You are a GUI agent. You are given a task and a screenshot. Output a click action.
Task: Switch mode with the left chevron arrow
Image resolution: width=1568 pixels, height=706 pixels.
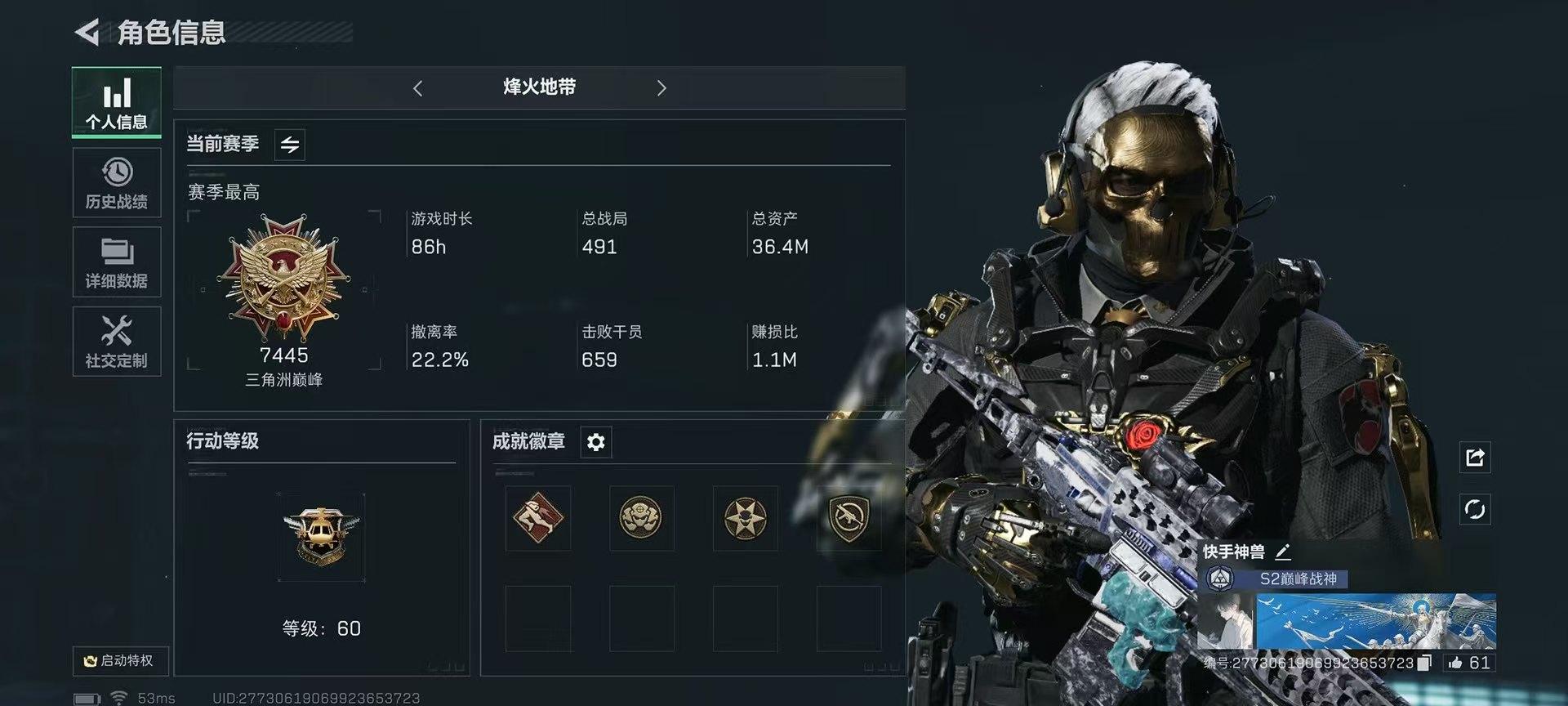tap(418, 87)
